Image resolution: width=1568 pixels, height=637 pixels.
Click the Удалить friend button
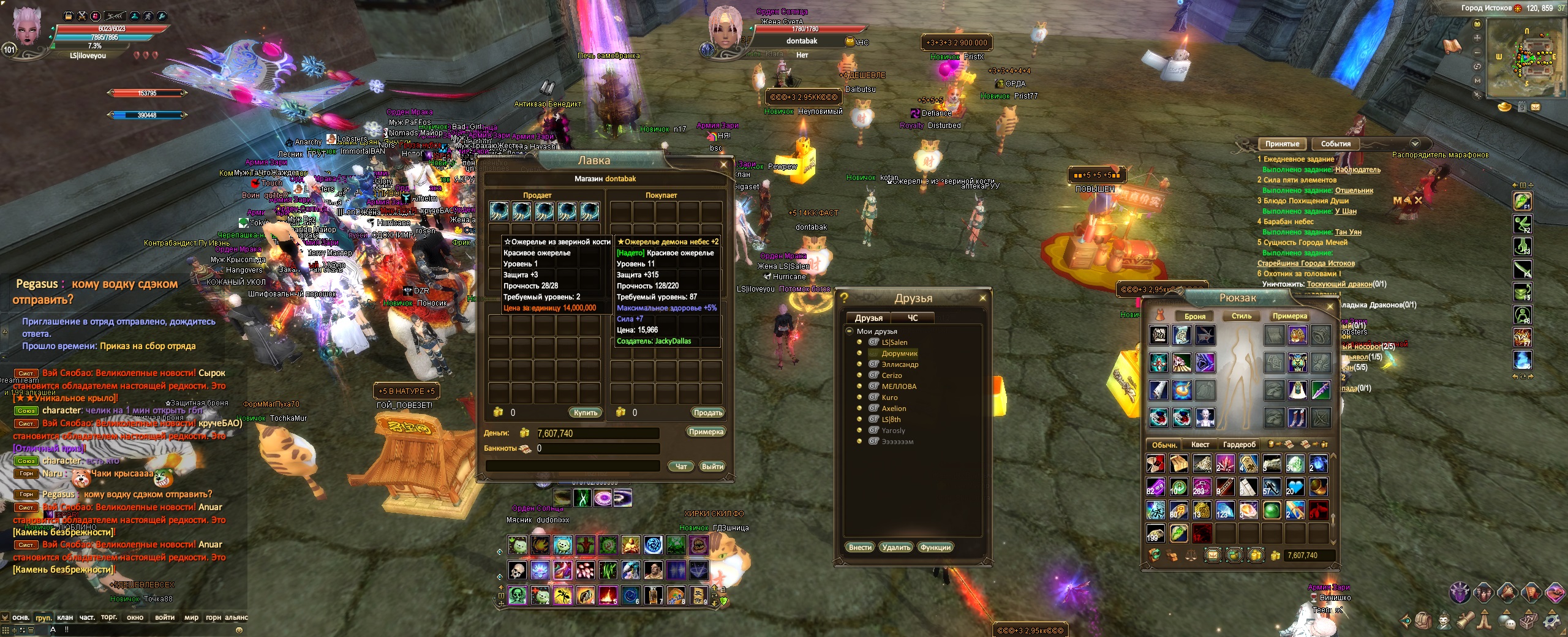tap(896, 548)
